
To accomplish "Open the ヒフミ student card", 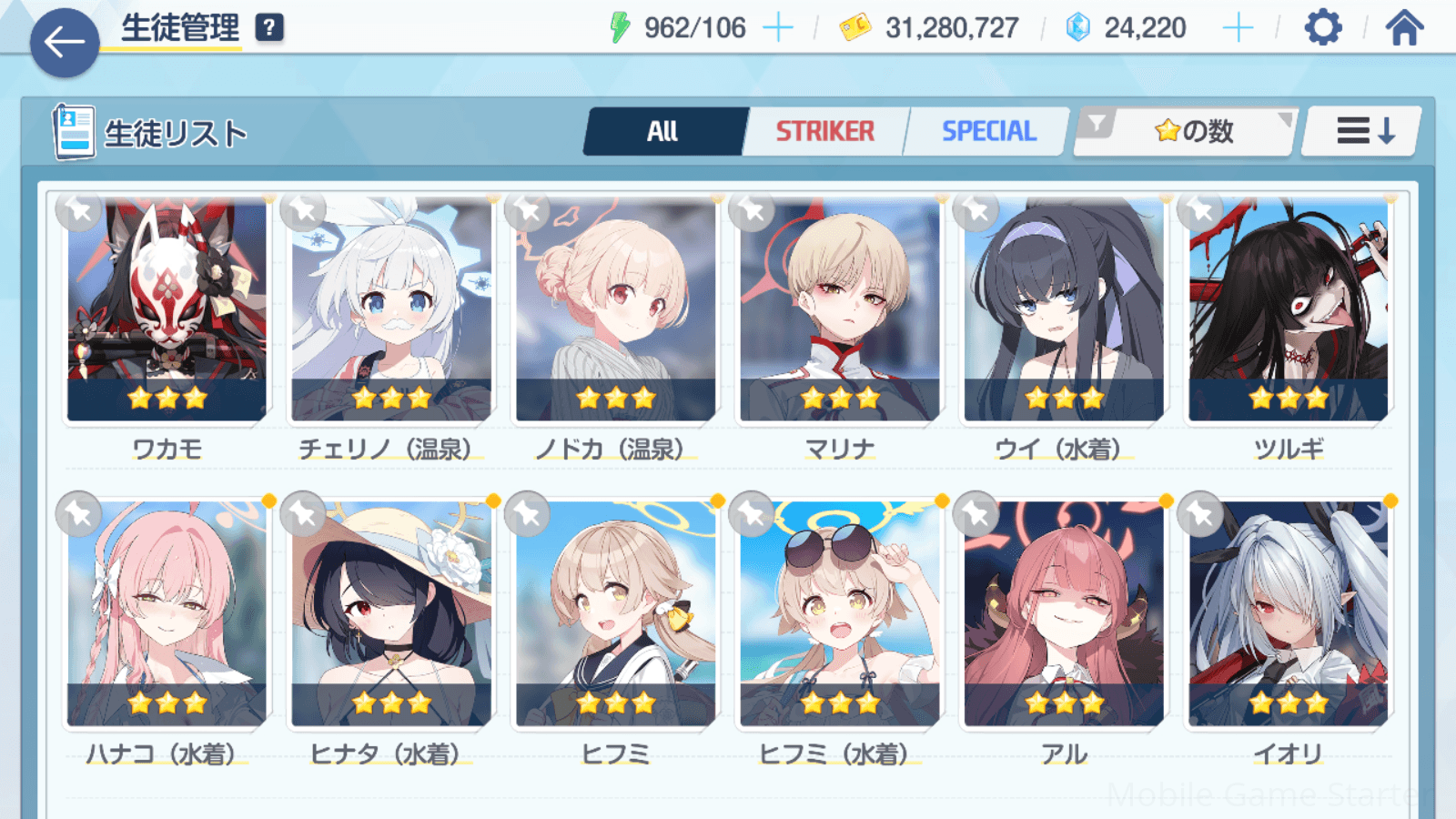I will pos(616,614).
